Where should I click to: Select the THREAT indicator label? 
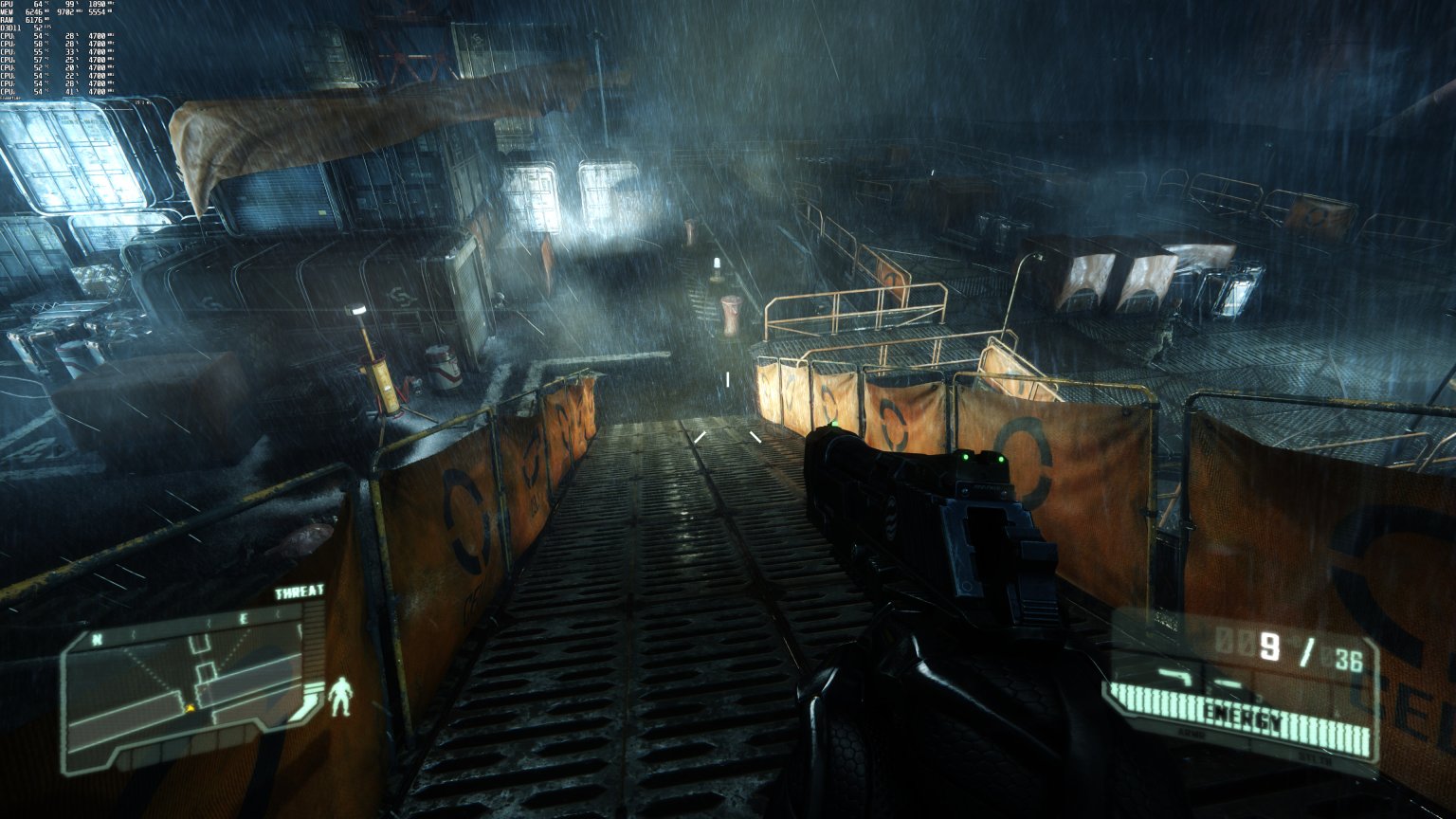tap(299, 591)
